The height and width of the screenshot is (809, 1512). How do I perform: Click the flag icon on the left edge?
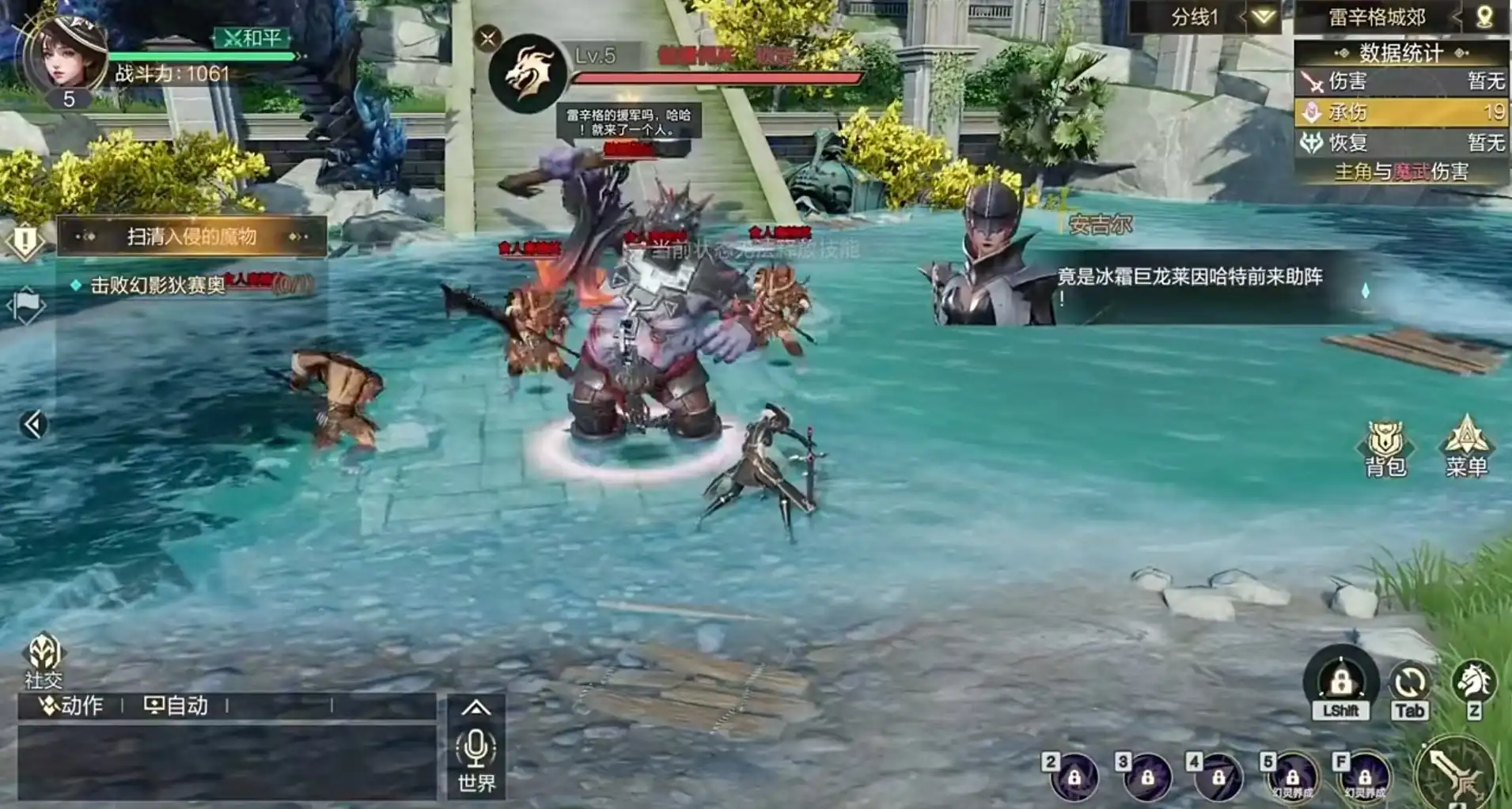(x=26, y=304)
